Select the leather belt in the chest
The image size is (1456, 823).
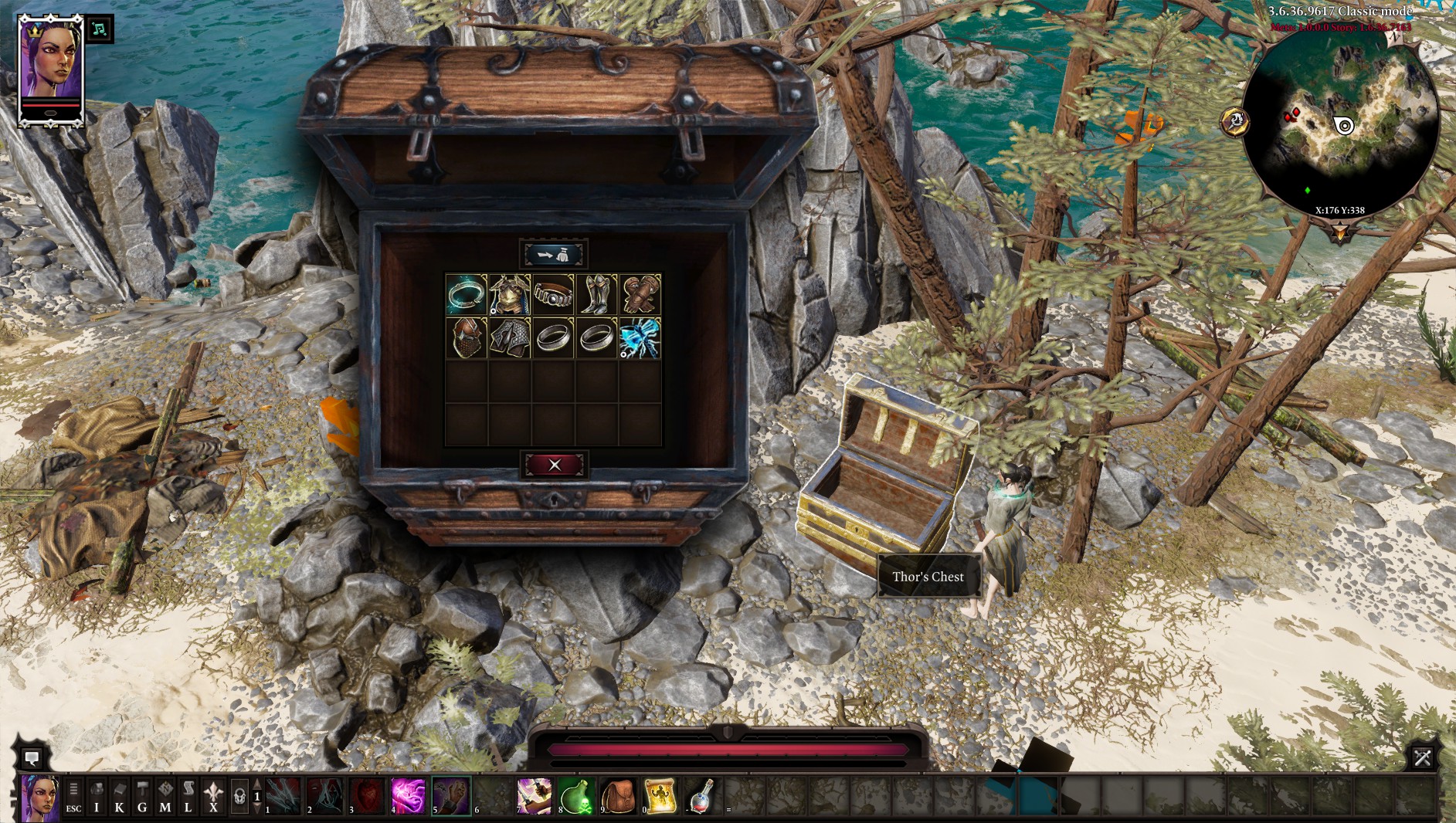553,294
